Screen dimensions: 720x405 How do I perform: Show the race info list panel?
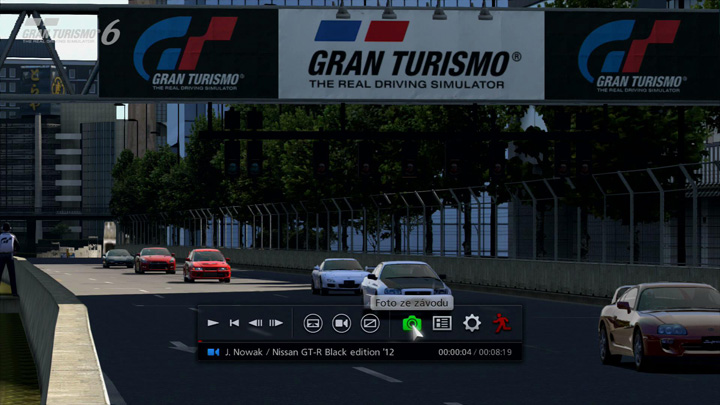click(x=442, y=323)
